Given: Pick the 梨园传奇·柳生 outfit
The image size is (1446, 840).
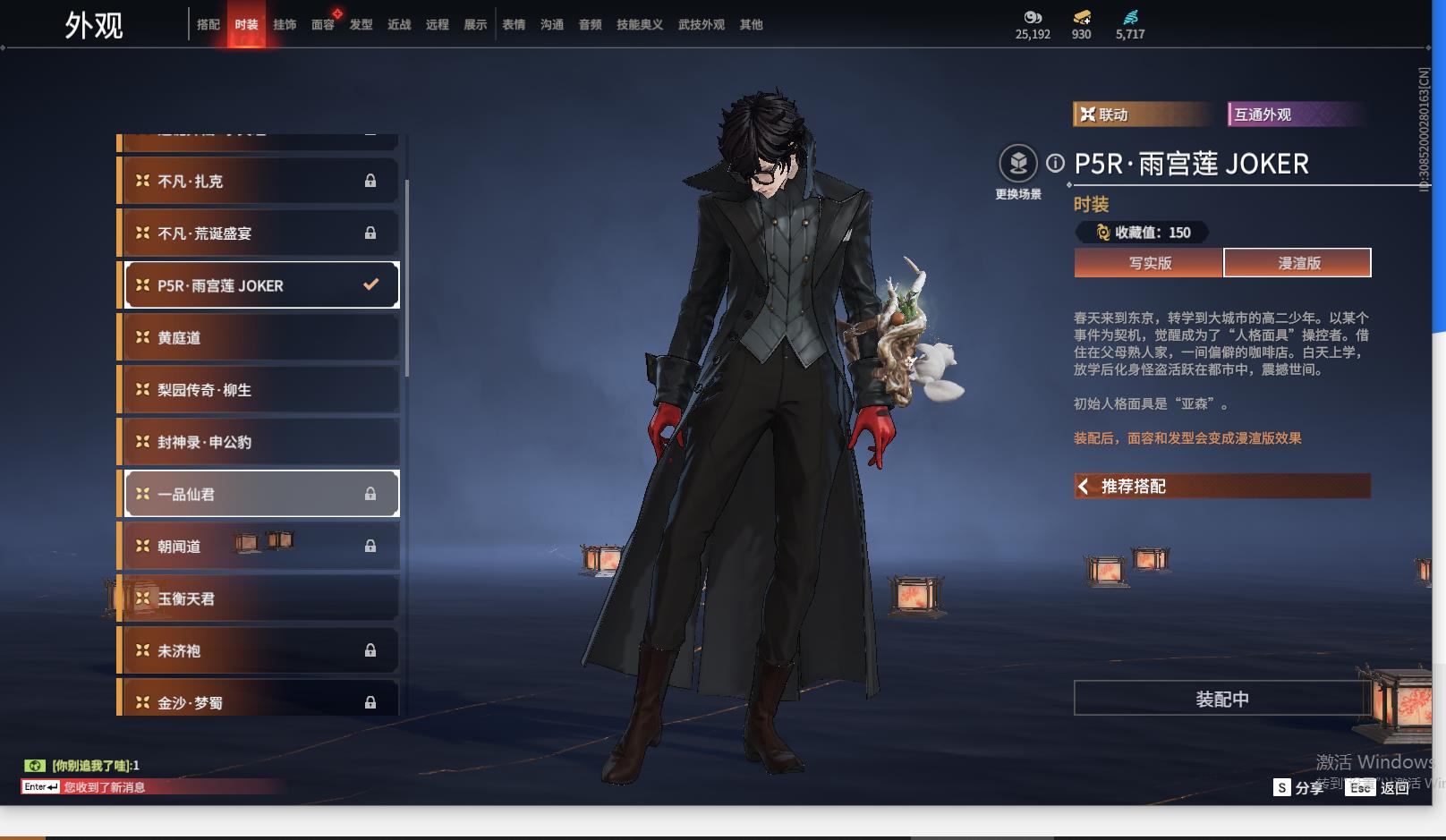Looking at the screenshot, I should click(259, 390).
